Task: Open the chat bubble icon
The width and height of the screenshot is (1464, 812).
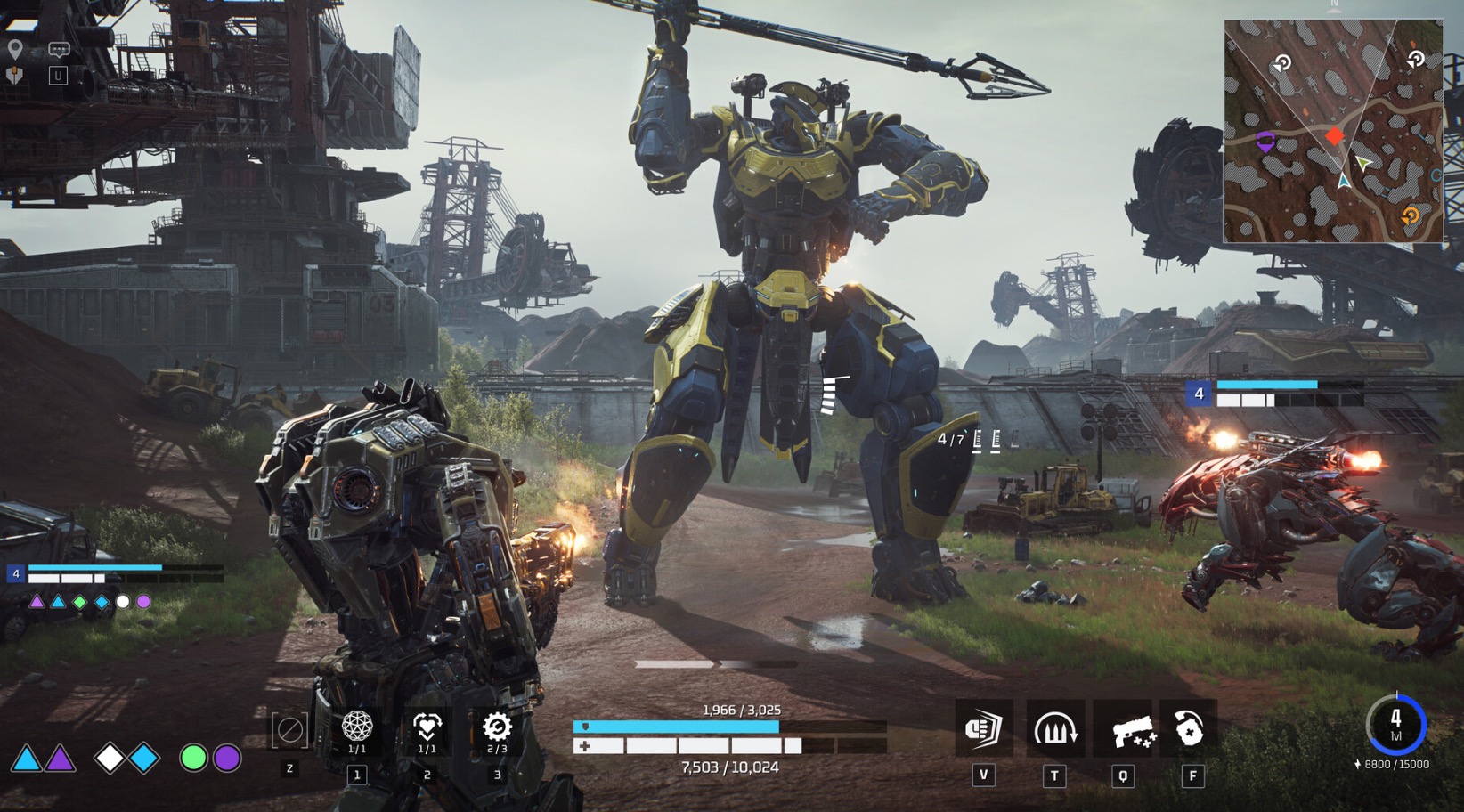Action: (59, 51)
